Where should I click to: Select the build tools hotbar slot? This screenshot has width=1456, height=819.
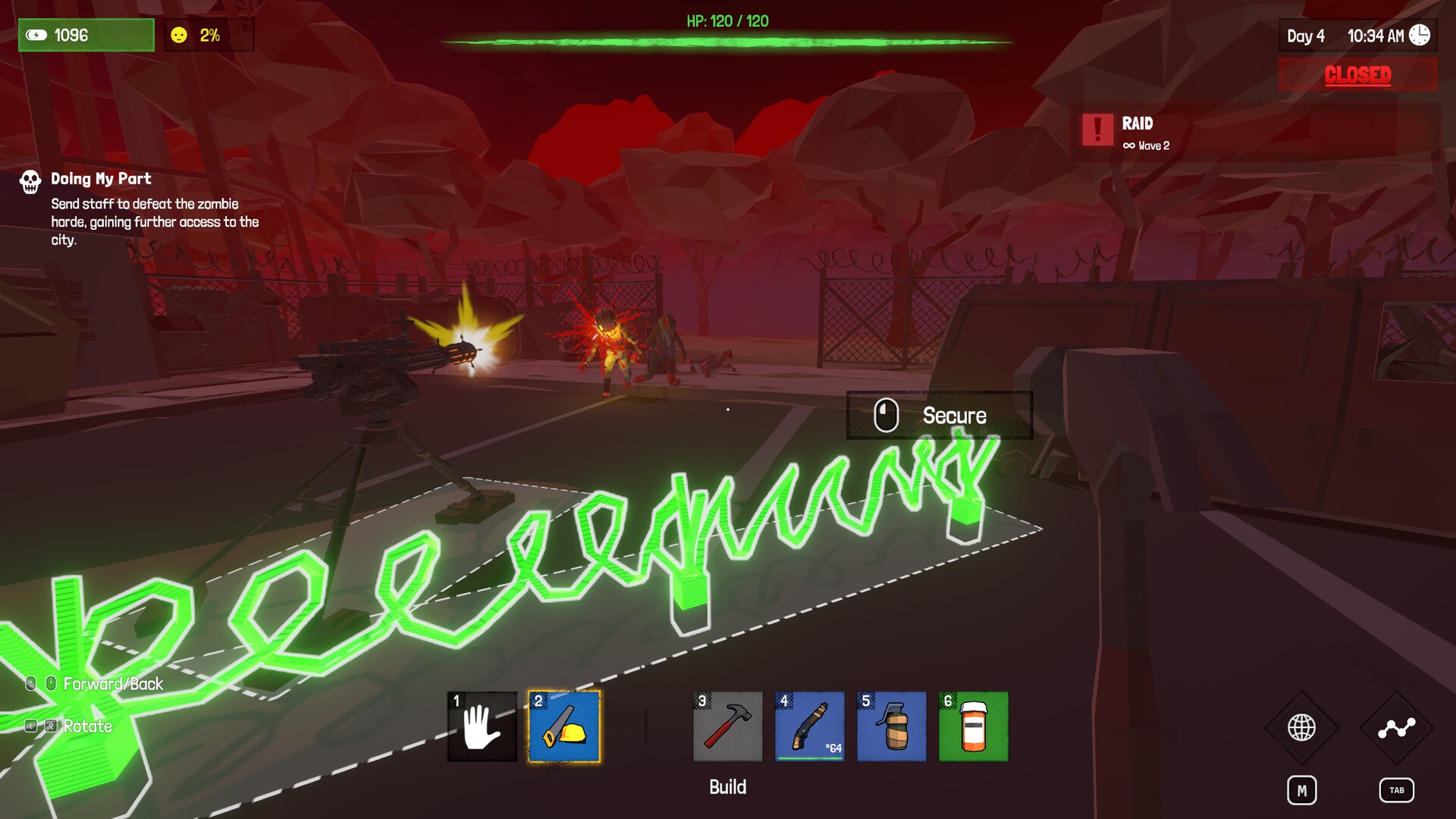click(564, 726)
